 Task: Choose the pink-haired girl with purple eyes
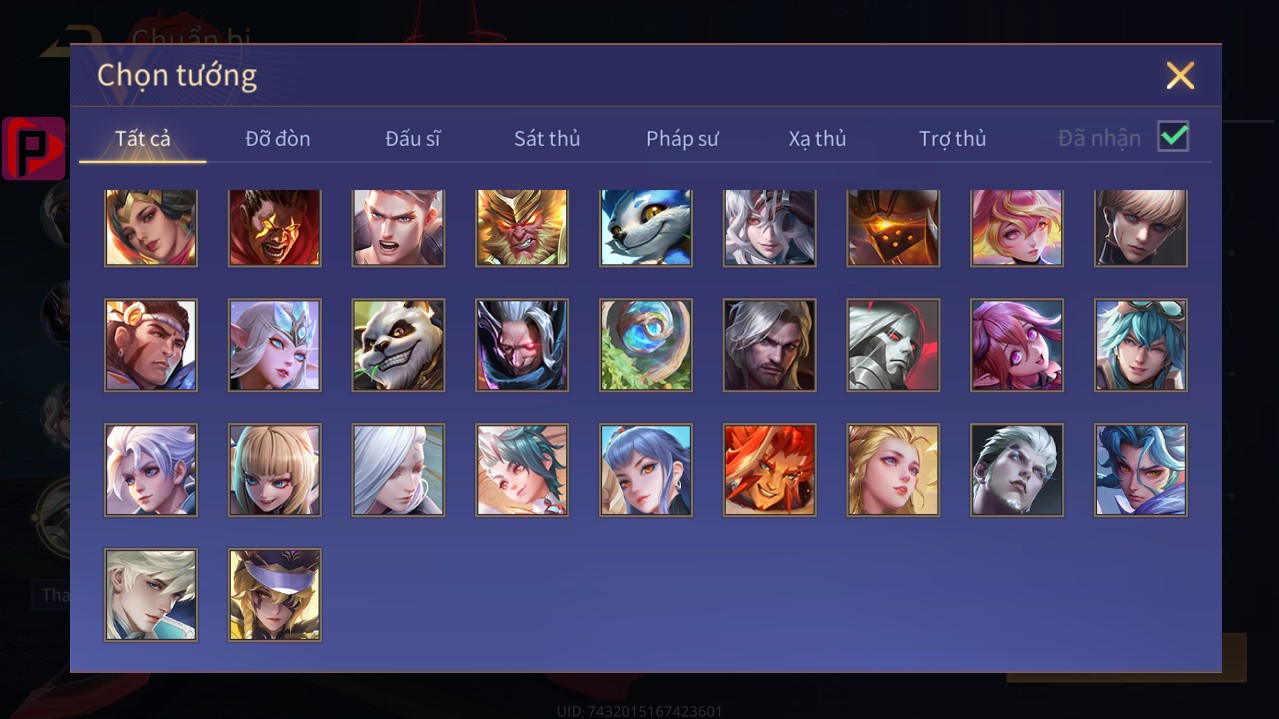(x=1017, y=345)
